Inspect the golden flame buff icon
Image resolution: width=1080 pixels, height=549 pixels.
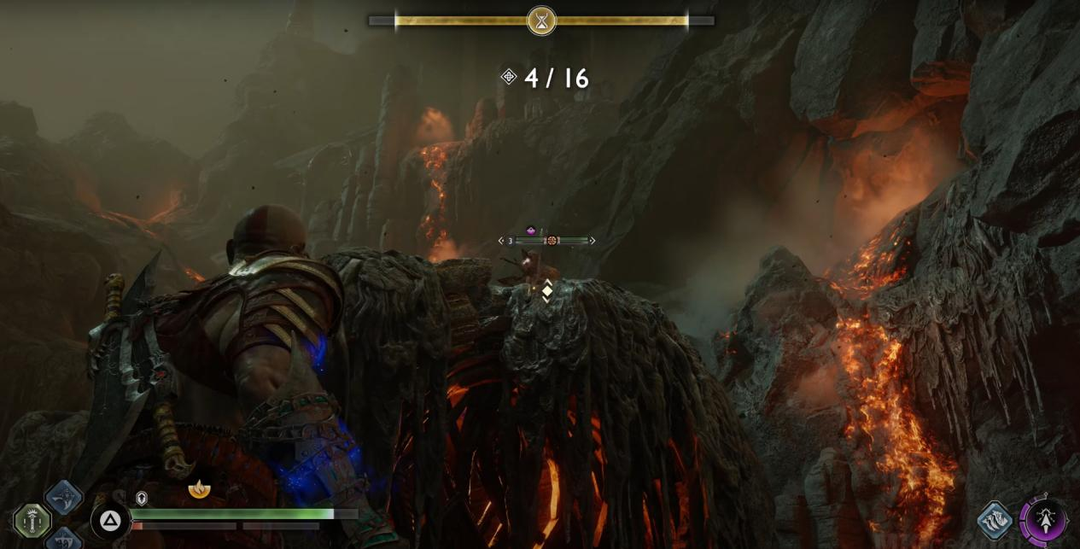pos(199,490)
